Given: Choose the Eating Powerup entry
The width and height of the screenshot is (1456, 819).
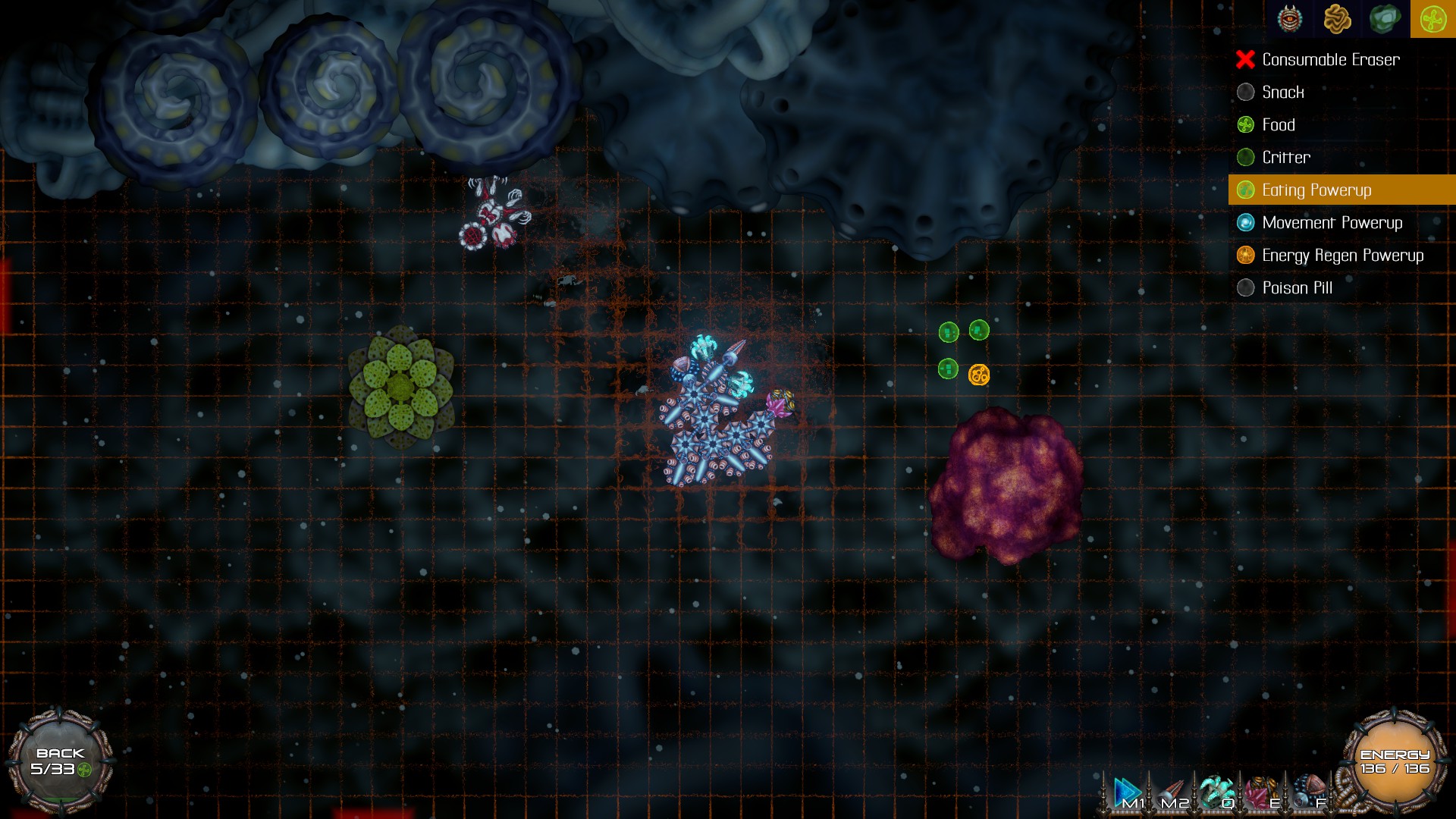Looking at the screenshot, I should [1316, 190].
